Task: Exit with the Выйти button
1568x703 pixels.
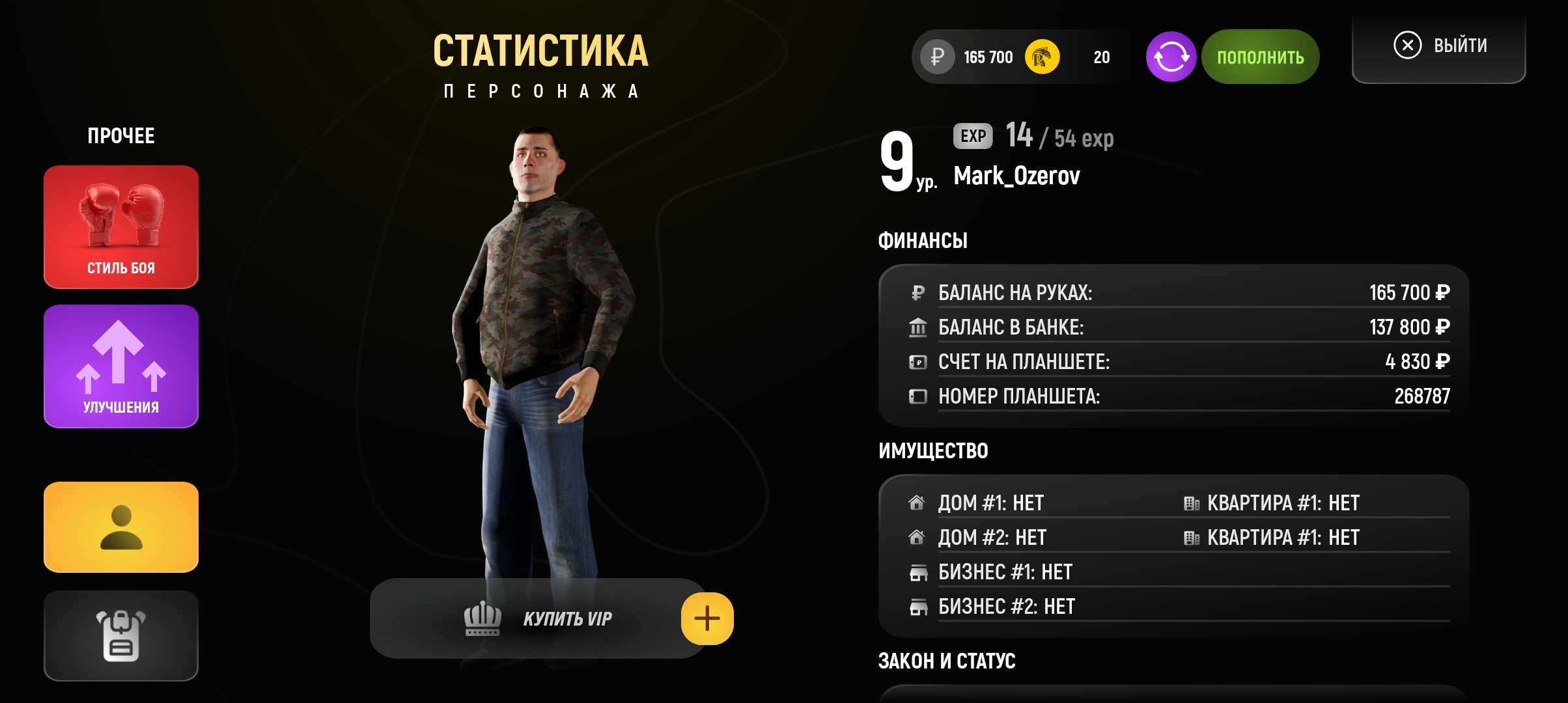Action: pos(1439,46)
